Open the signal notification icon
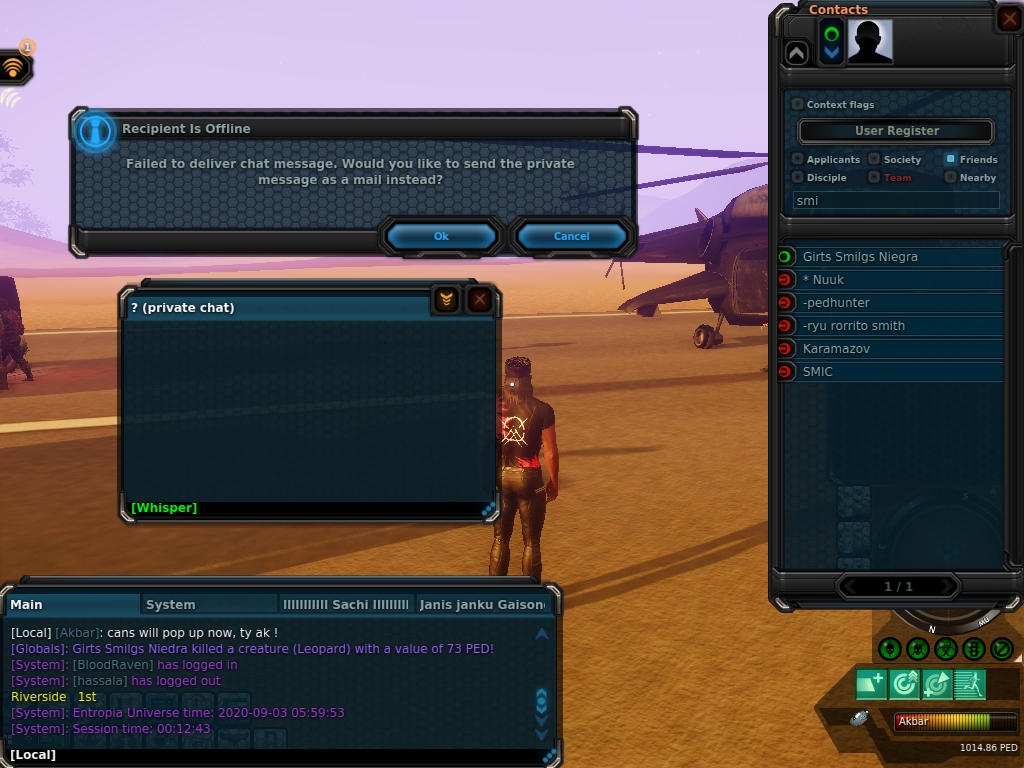The image size is (1024, 768). click(13, 68)
